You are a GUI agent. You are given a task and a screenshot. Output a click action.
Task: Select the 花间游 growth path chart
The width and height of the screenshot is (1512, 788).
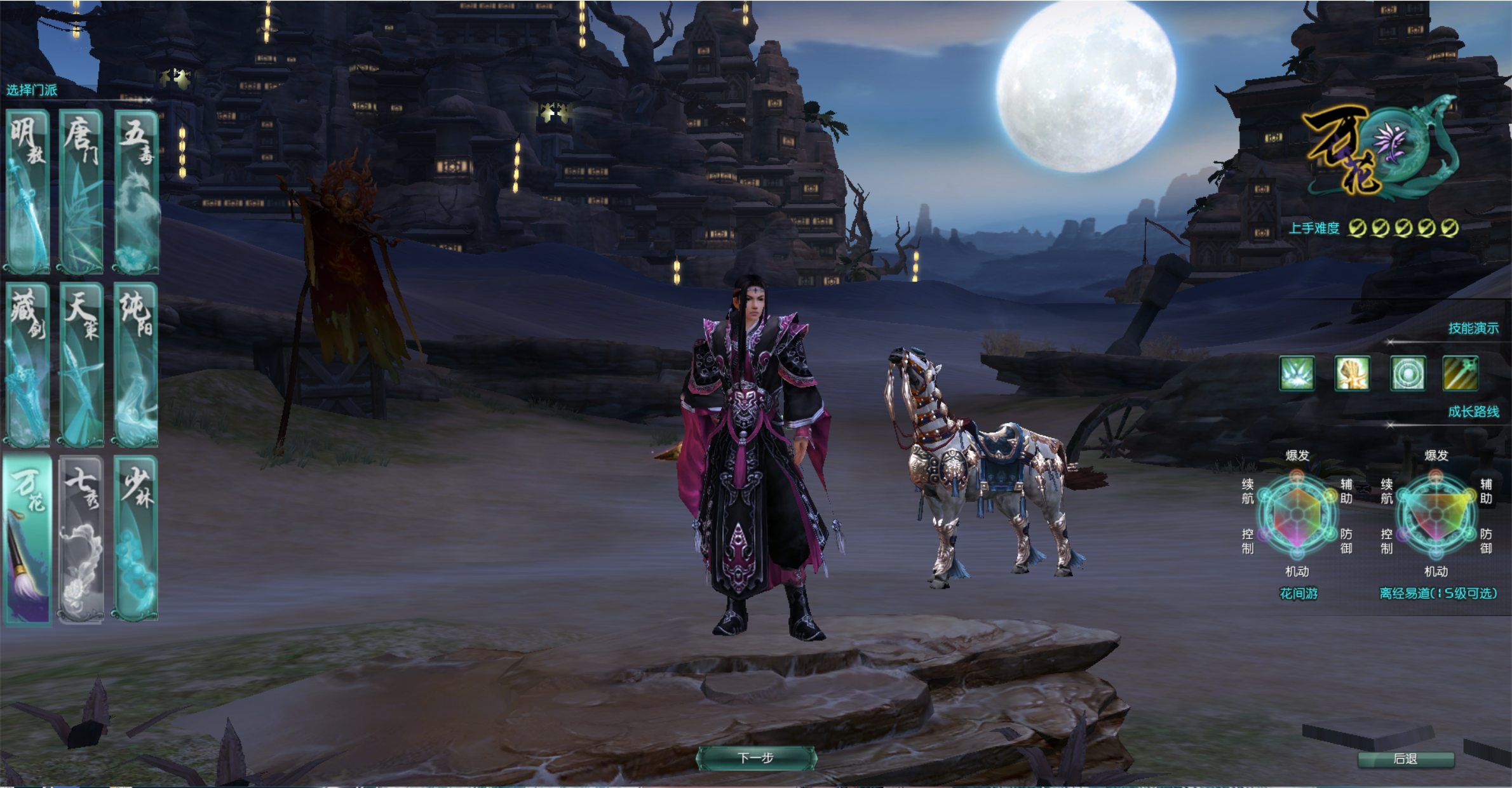[1297, 514]
